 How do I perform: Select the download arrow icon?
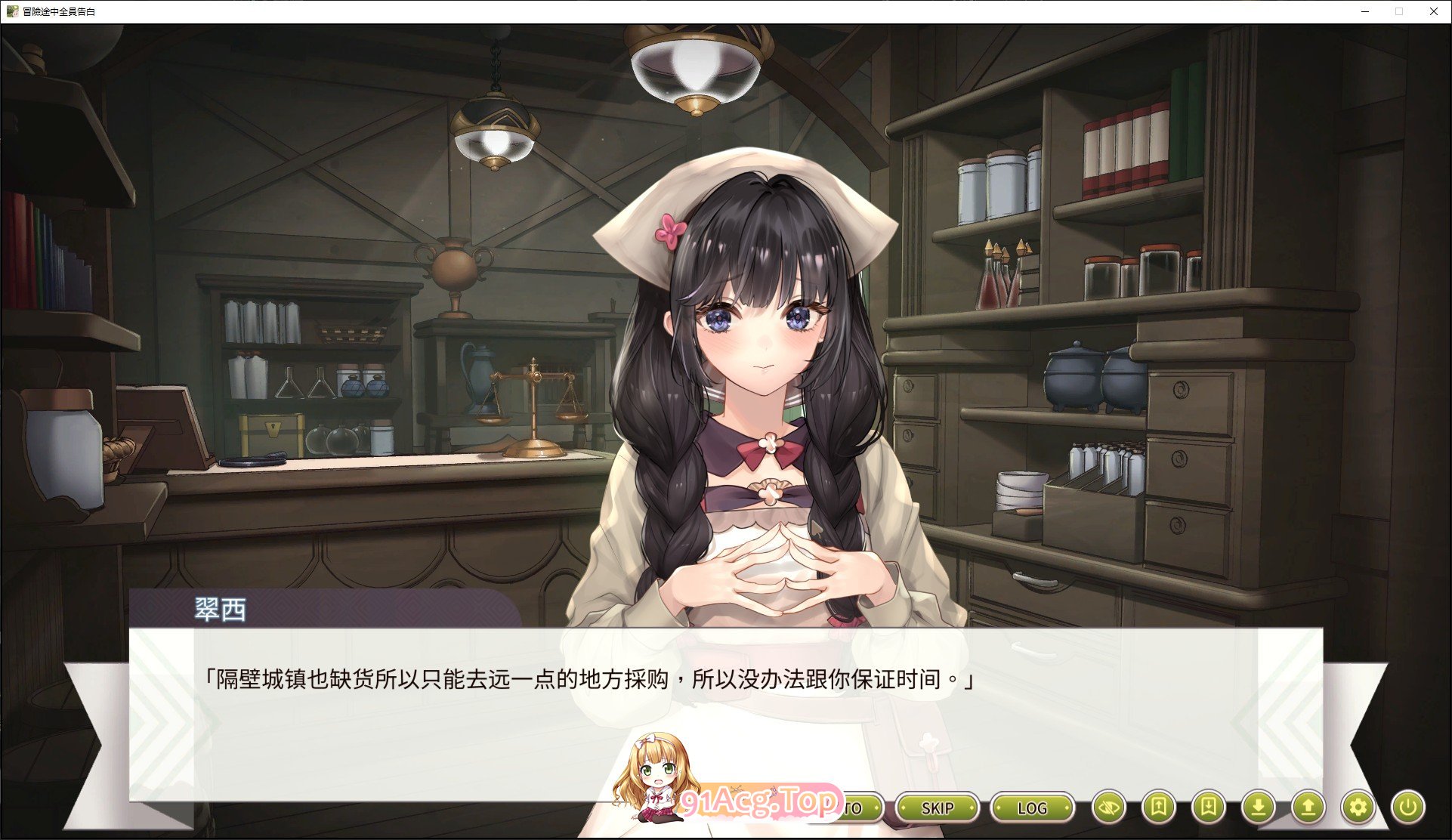1258,808
